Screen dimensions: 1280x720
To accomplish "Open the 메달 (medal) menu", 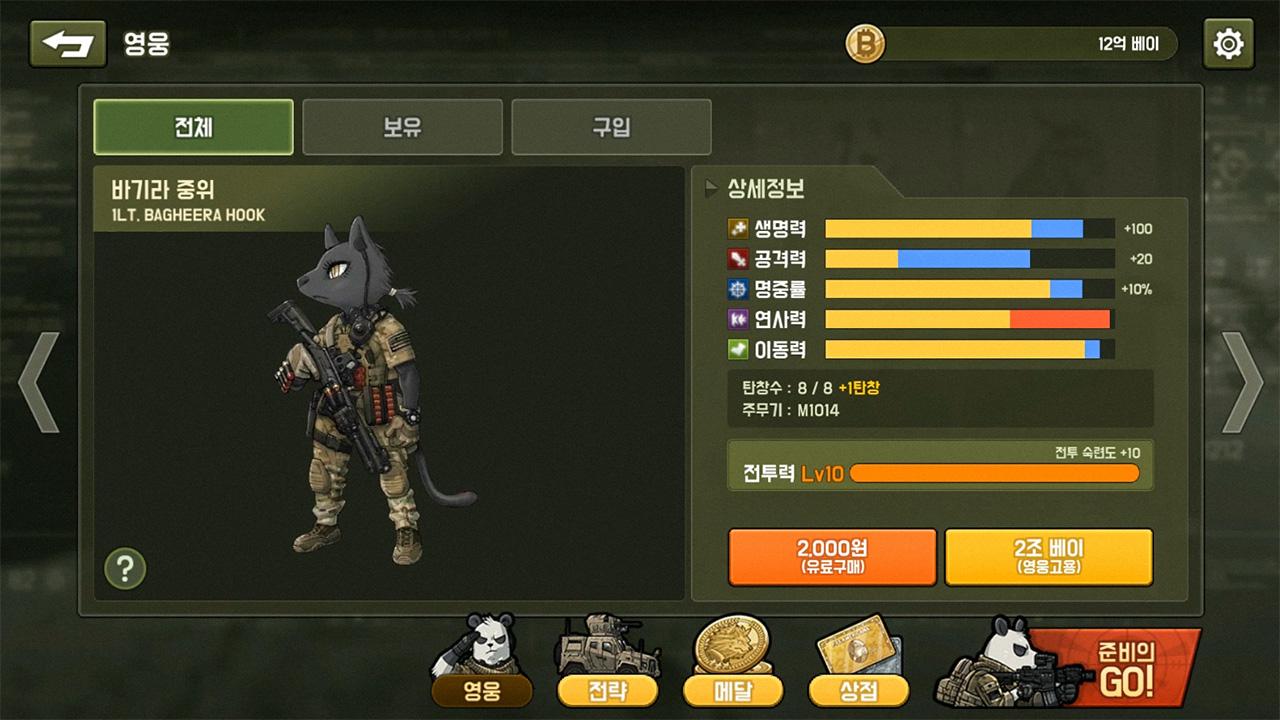I will pyautogui.click(x=732, y=688).
